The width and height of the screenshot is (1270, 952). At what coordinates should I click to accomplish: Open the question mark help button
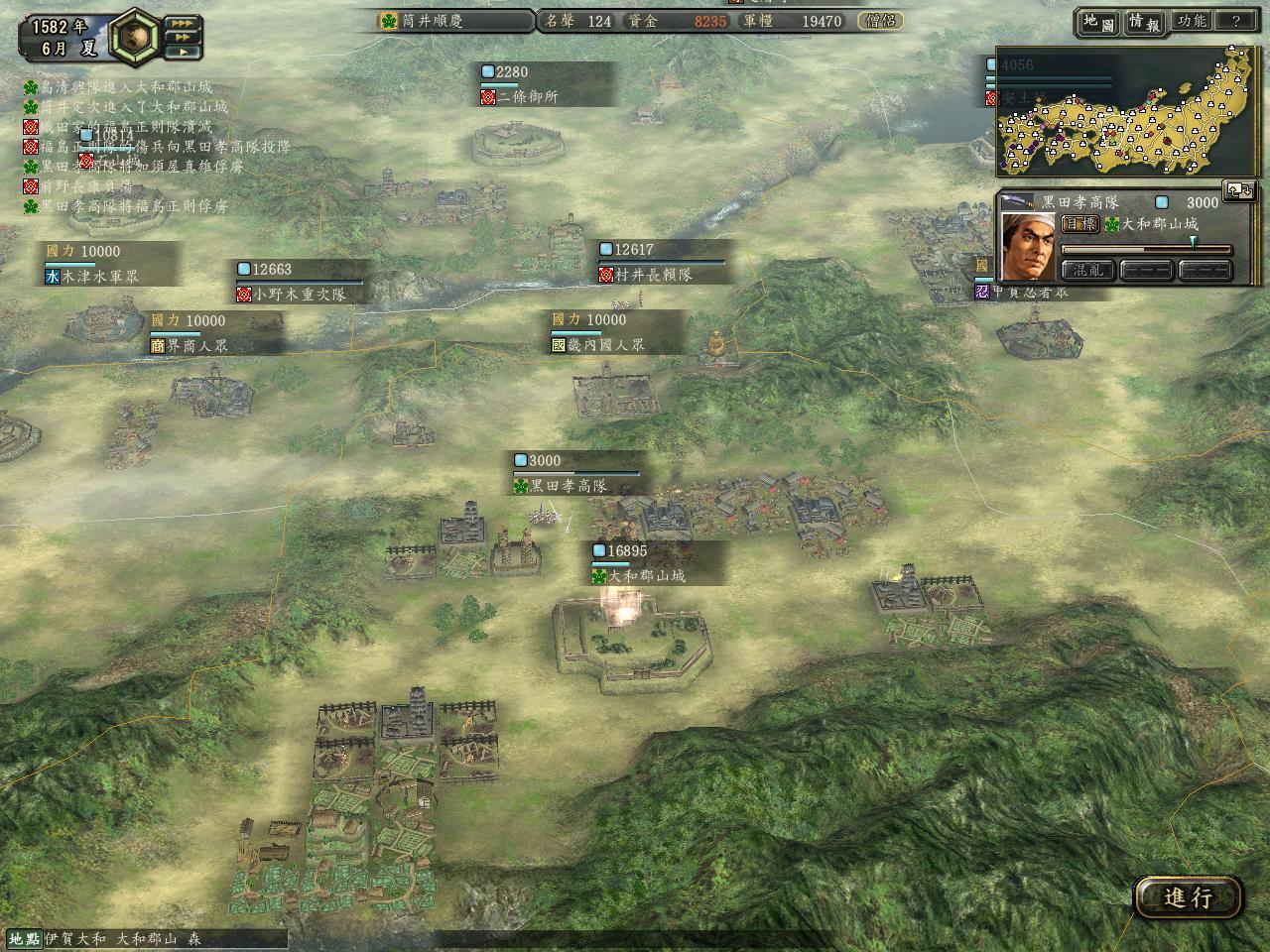coord(1235,21)
